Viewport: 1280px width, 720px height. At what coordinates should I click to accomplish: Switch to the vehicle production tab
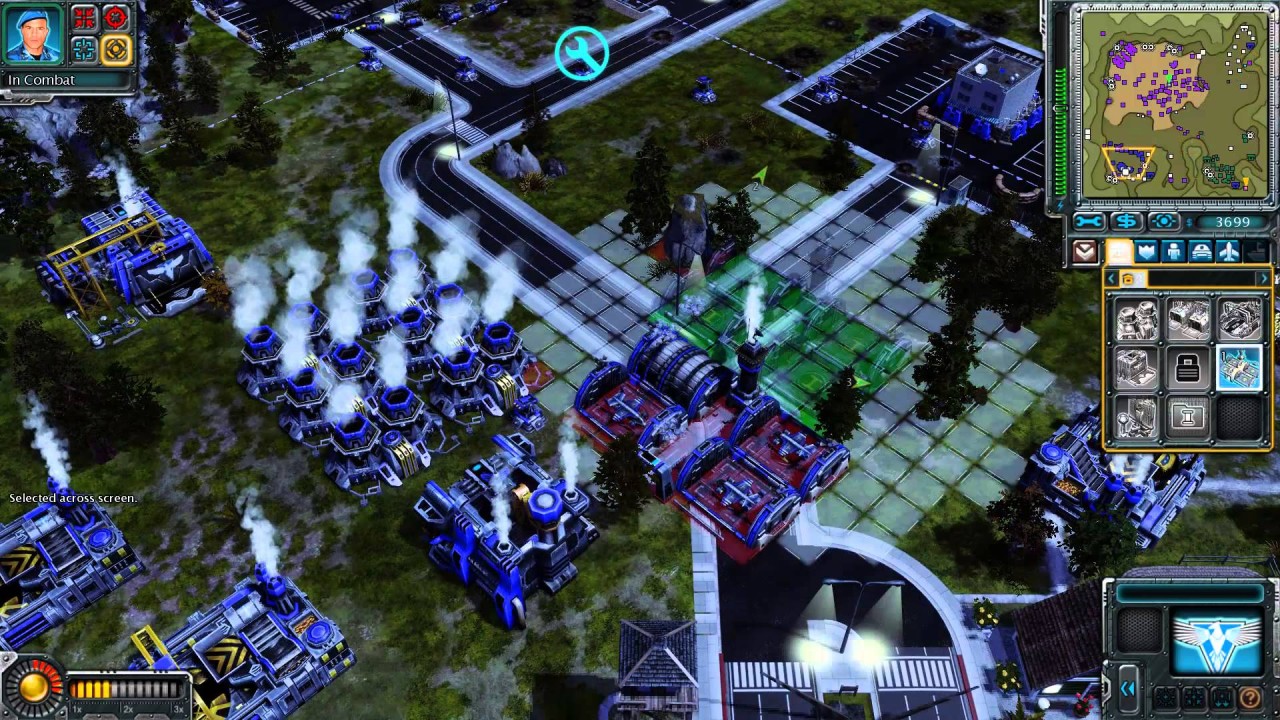point(1201,252)
